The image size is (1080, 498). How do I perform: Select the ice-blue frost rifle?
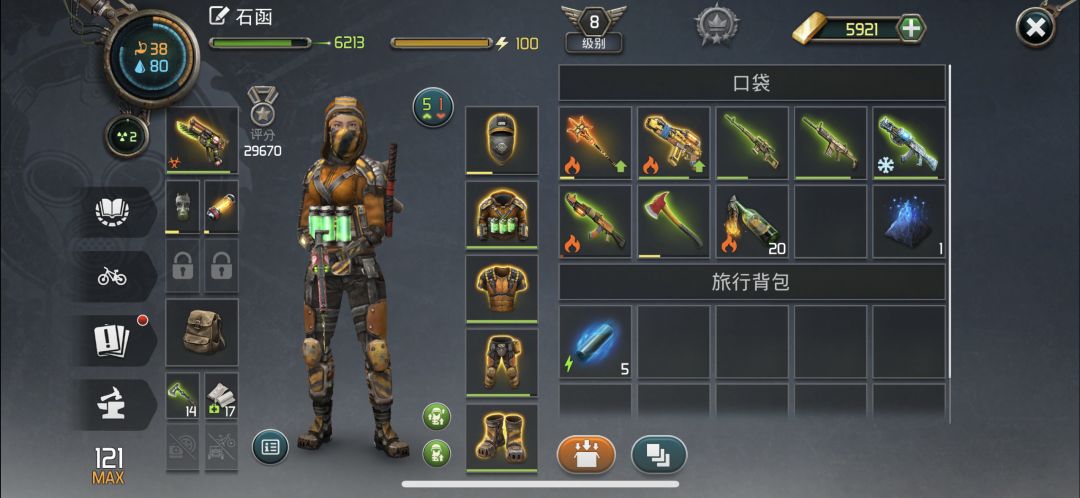point(908,143)
